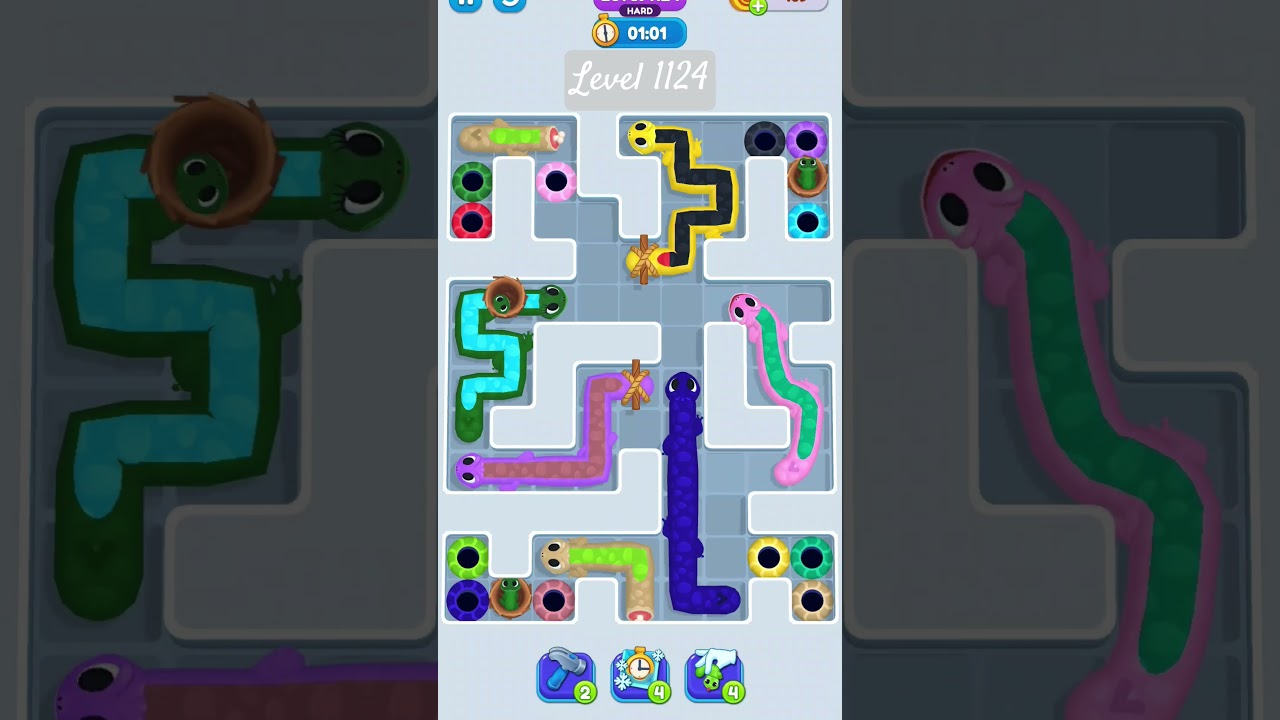Restart the current level
Viewport: 1280px width, 720px height.
coord(508,4)
